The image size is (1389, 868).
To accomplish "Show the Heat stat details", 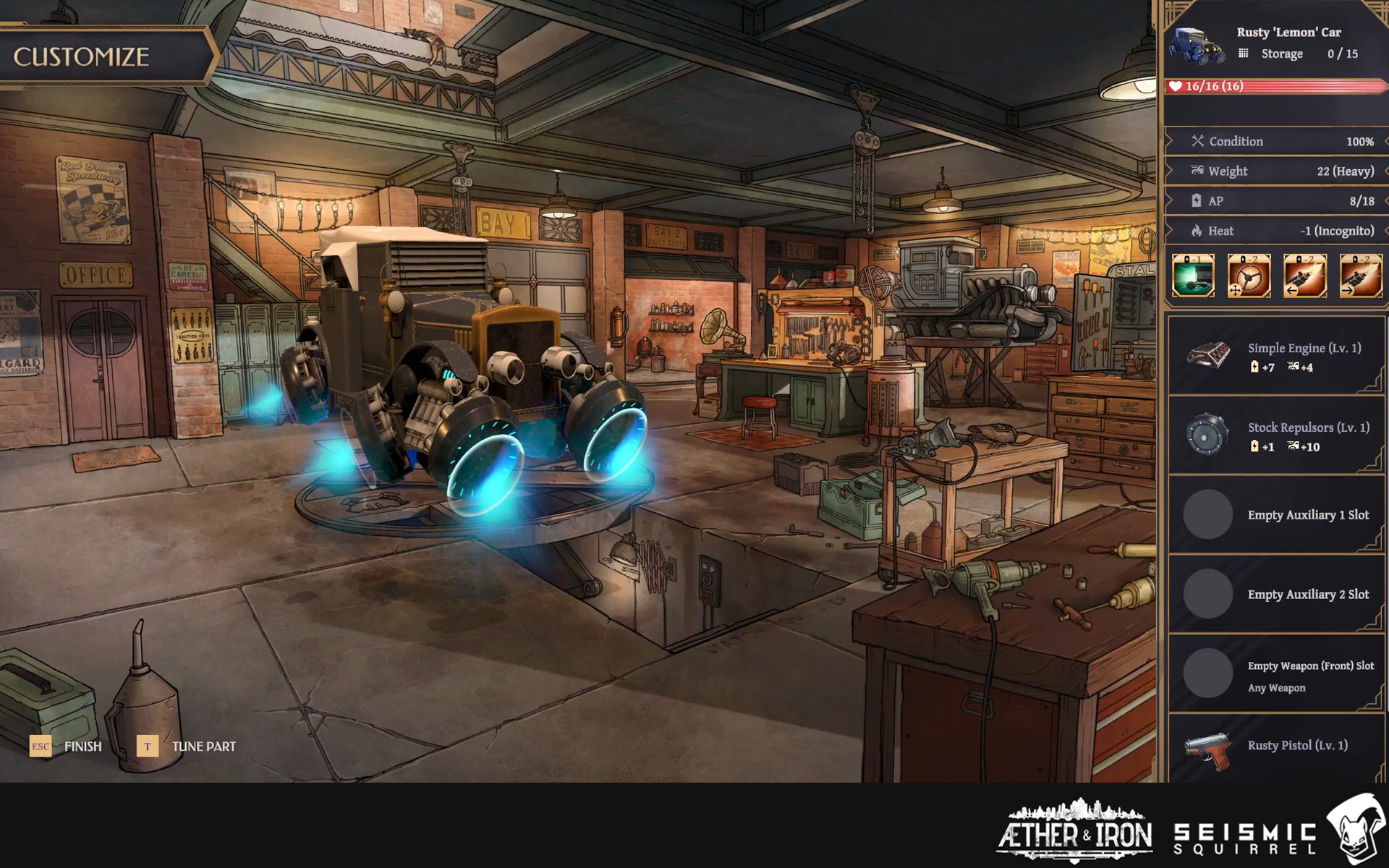I will tap(1276, 231).
